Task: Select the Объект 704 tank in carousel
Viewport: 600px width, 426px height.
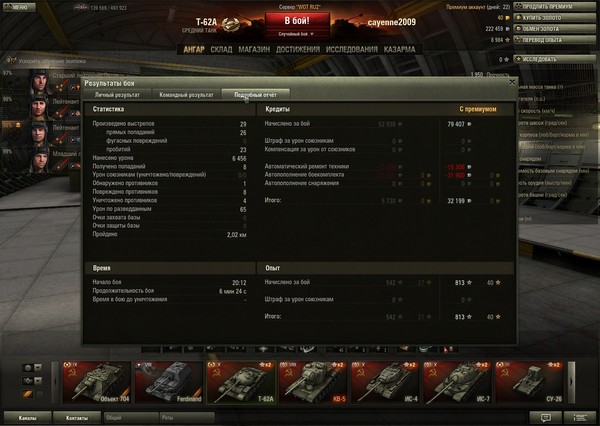Action: [x=93, y=381]
